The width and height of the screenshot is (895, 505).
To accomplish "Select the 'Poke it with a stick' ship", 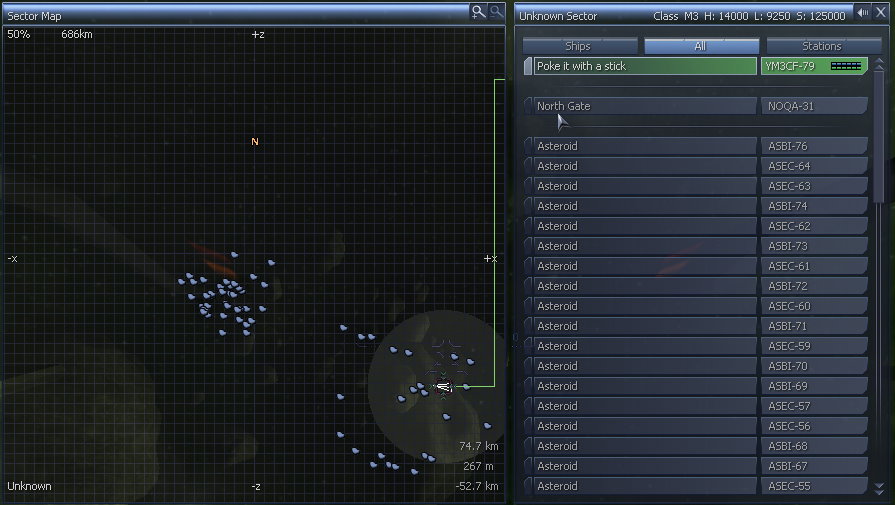I will (x=644, y=66).
